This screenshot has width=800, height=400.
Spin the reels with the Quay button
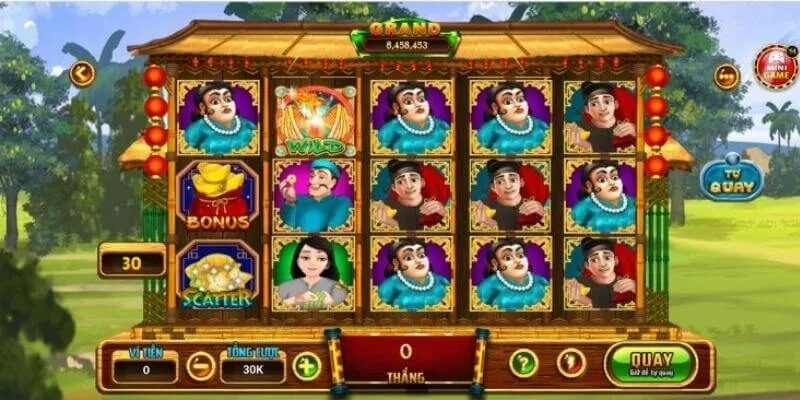[649, 363]
